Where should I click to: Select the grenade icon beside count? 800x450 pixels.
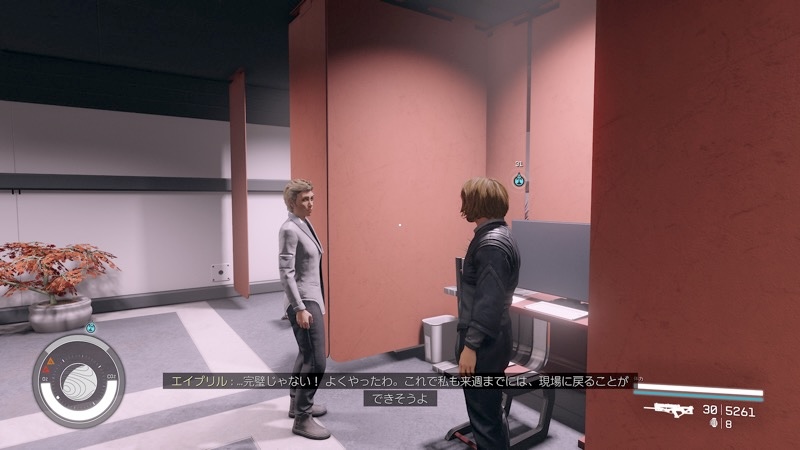(x=713, y=424)
